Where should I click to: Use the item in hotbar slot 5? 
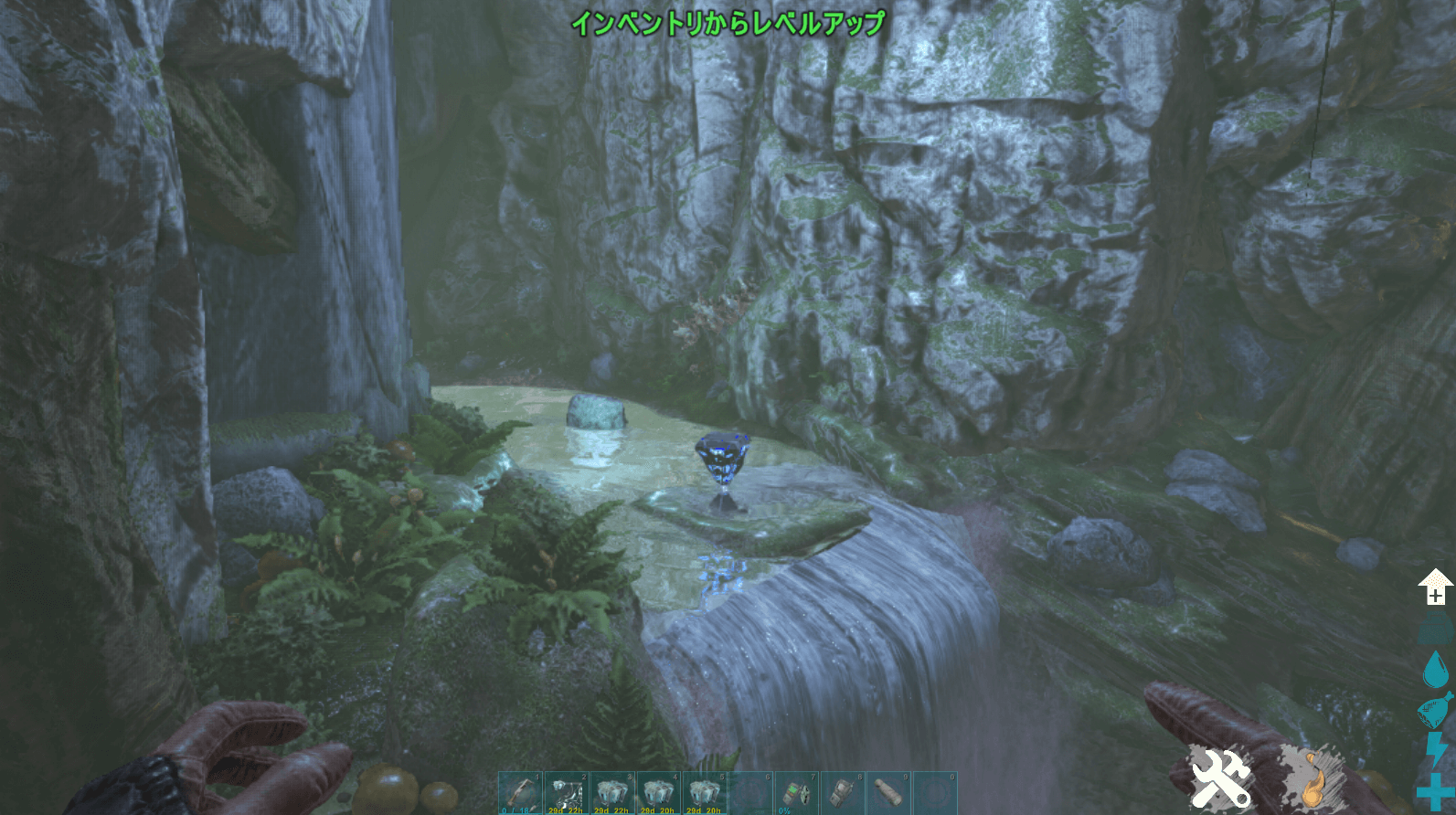(x=705, y=792)
